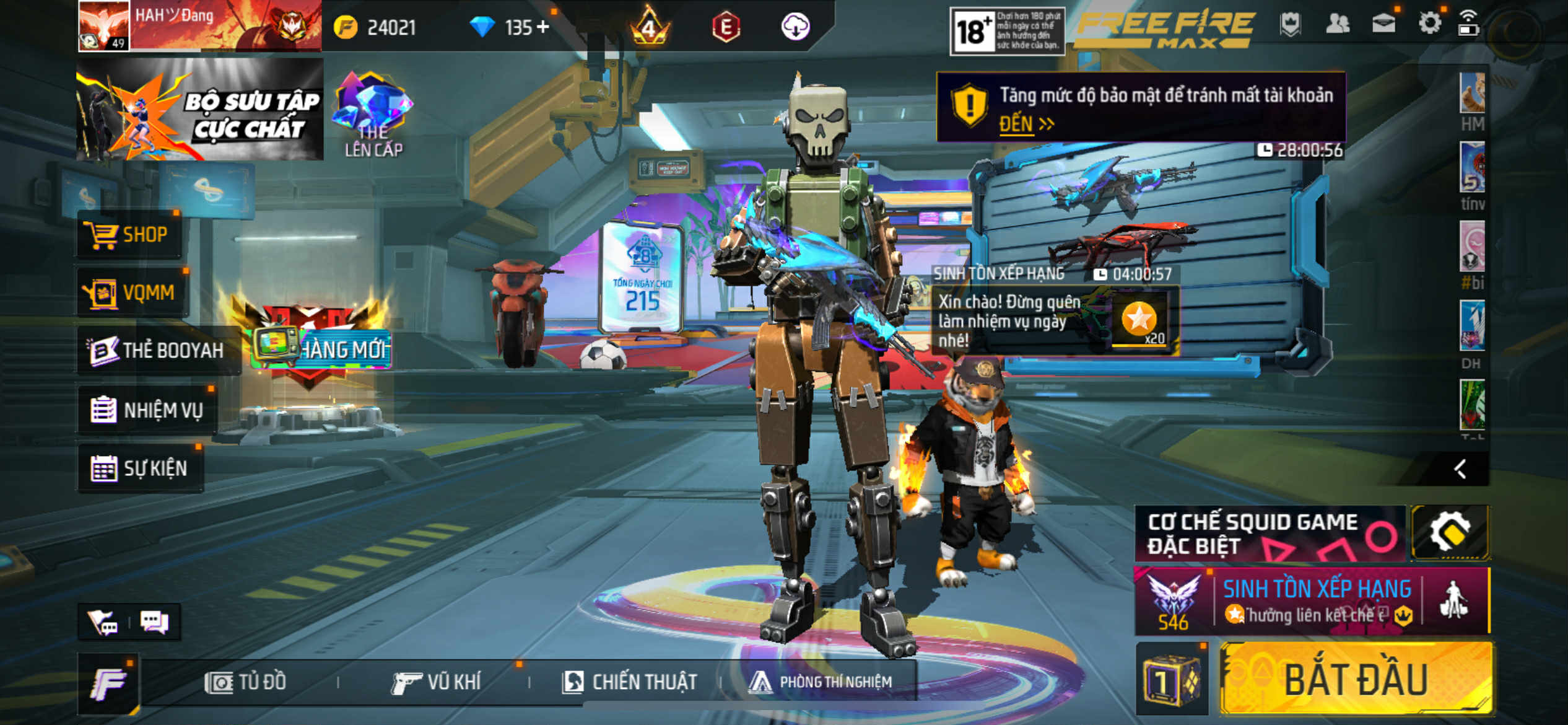
Task: Switch to the TỦ ĐỒ wardrobe tab
Action: [245, 682]
